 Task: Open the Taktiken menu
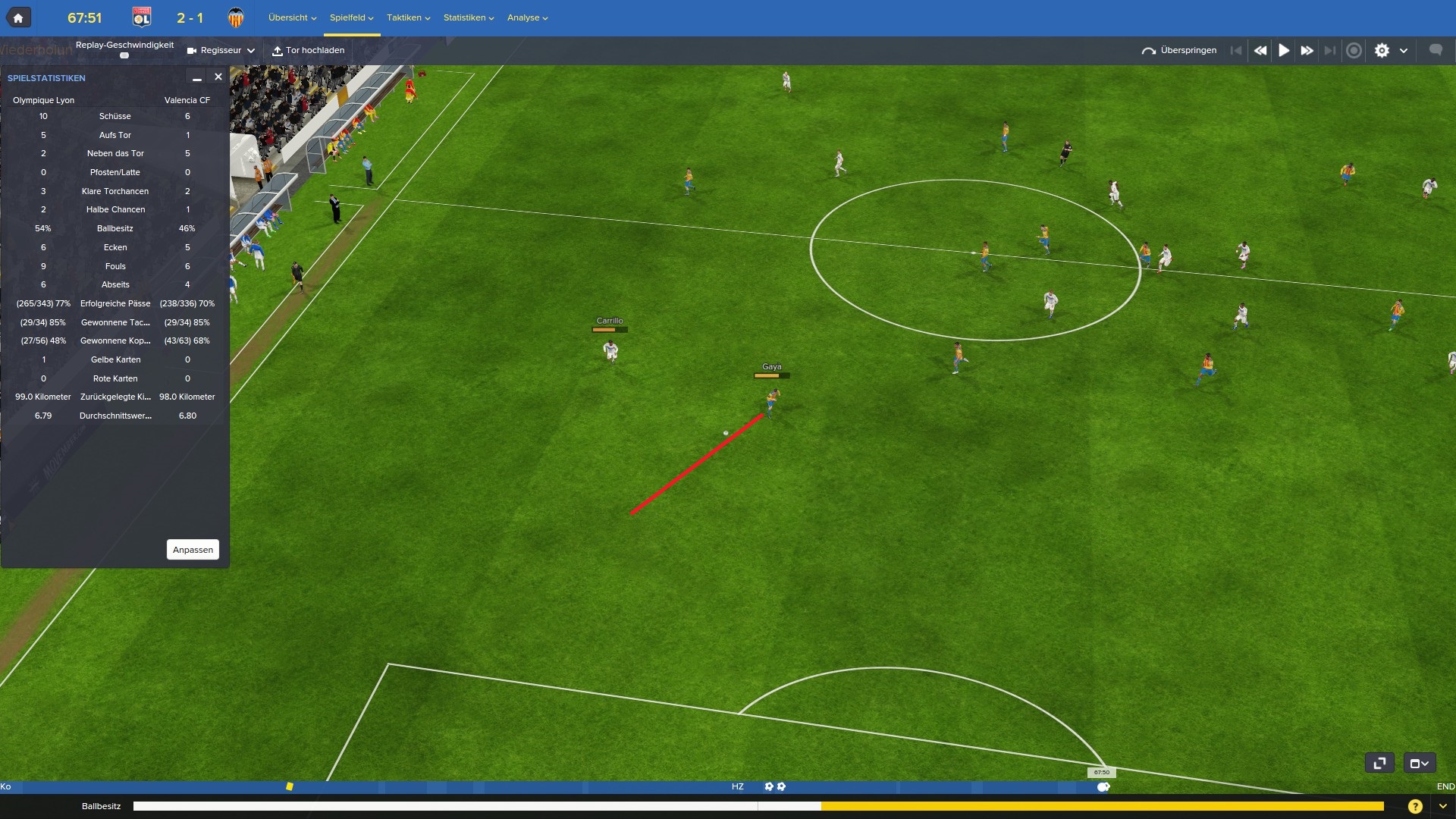click(x=408, y=17)
